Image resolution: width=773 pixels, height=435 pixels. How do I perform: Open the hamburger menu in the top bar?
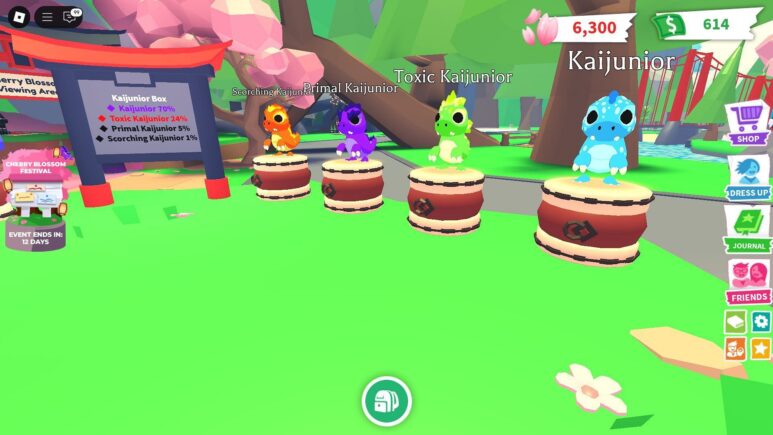pos(47,17)
